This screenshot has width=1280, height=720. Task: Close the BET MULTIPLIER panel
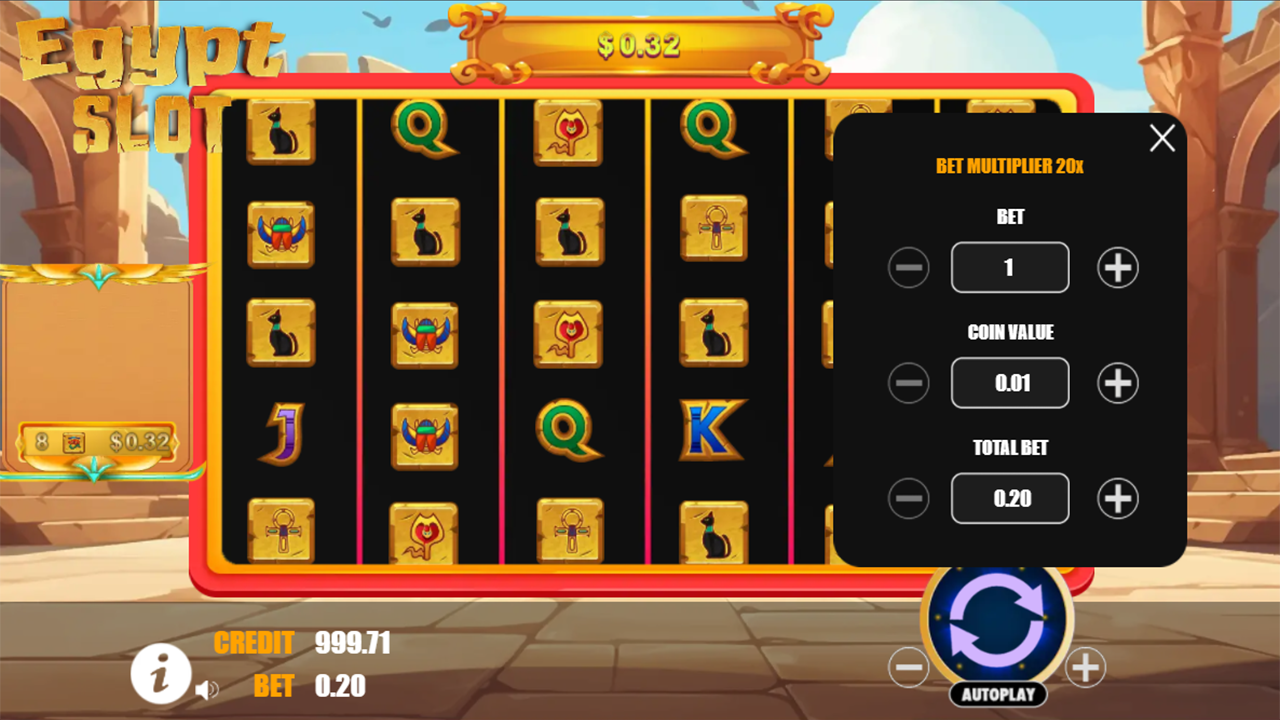(x=1161, y=139)
